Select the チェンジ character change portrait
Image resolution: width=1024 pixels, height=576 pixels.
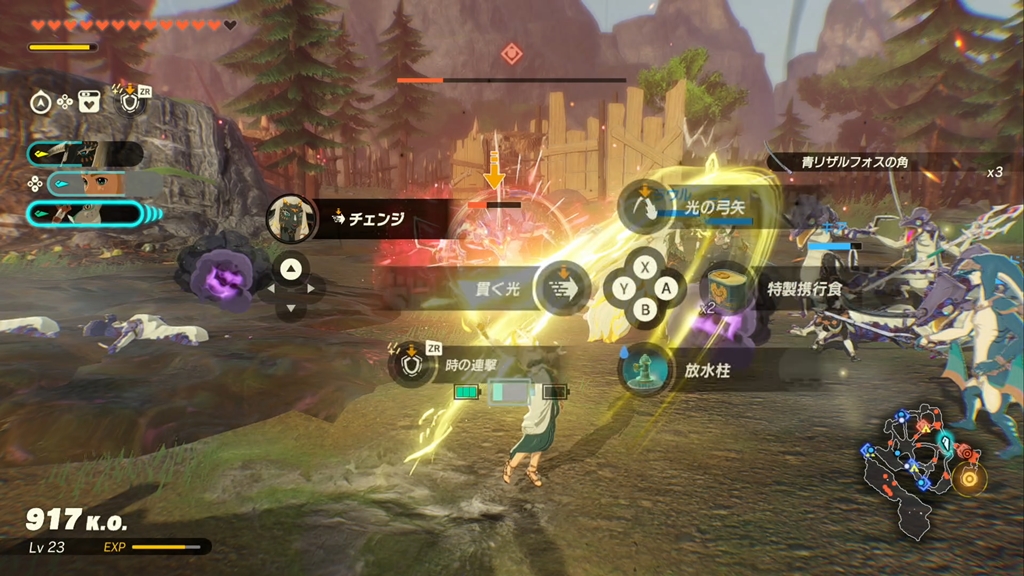pos(293,219)
